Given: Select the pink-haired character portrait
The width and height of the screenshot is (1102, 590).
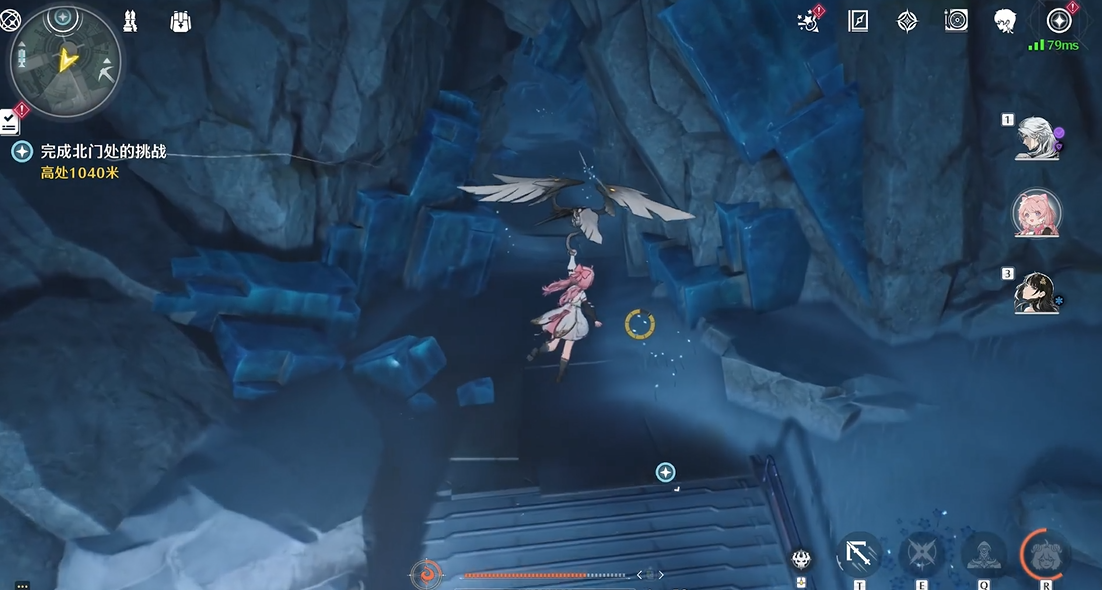Looking at the screenshot, I should click(1036, 214).
